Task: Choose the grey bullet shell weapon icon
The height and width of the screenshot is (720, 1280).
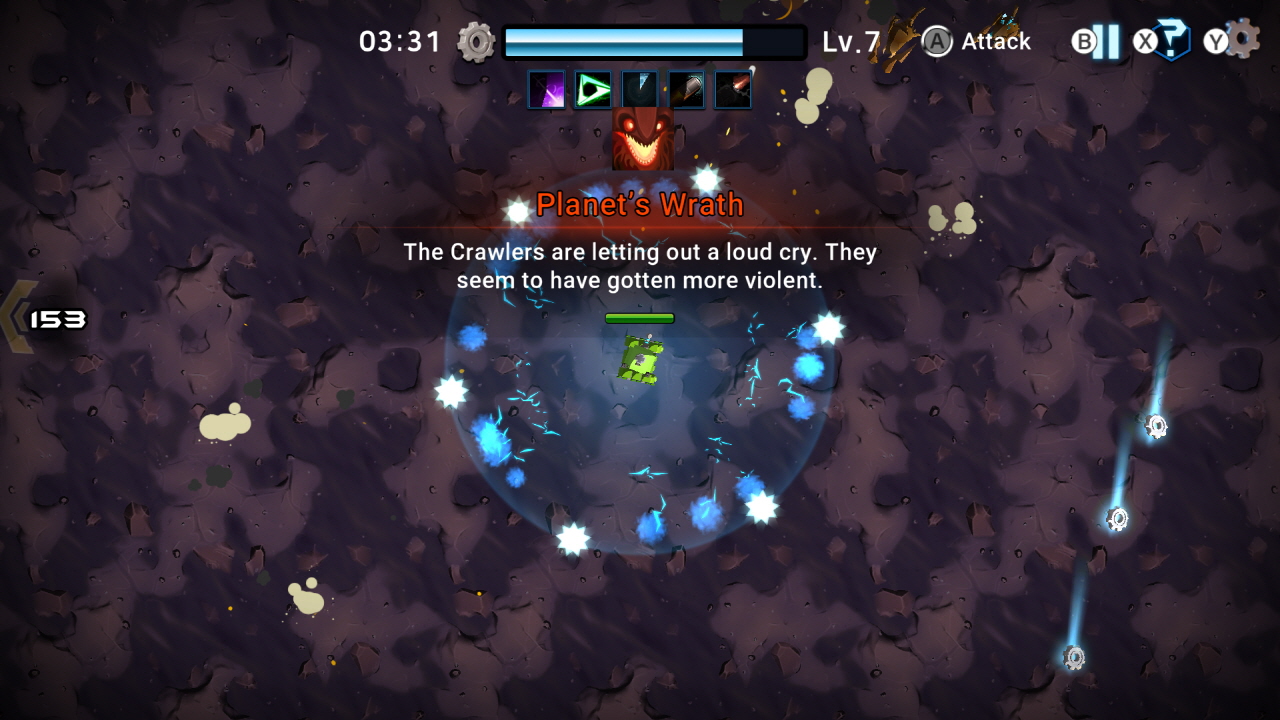Action: point(687,90)
